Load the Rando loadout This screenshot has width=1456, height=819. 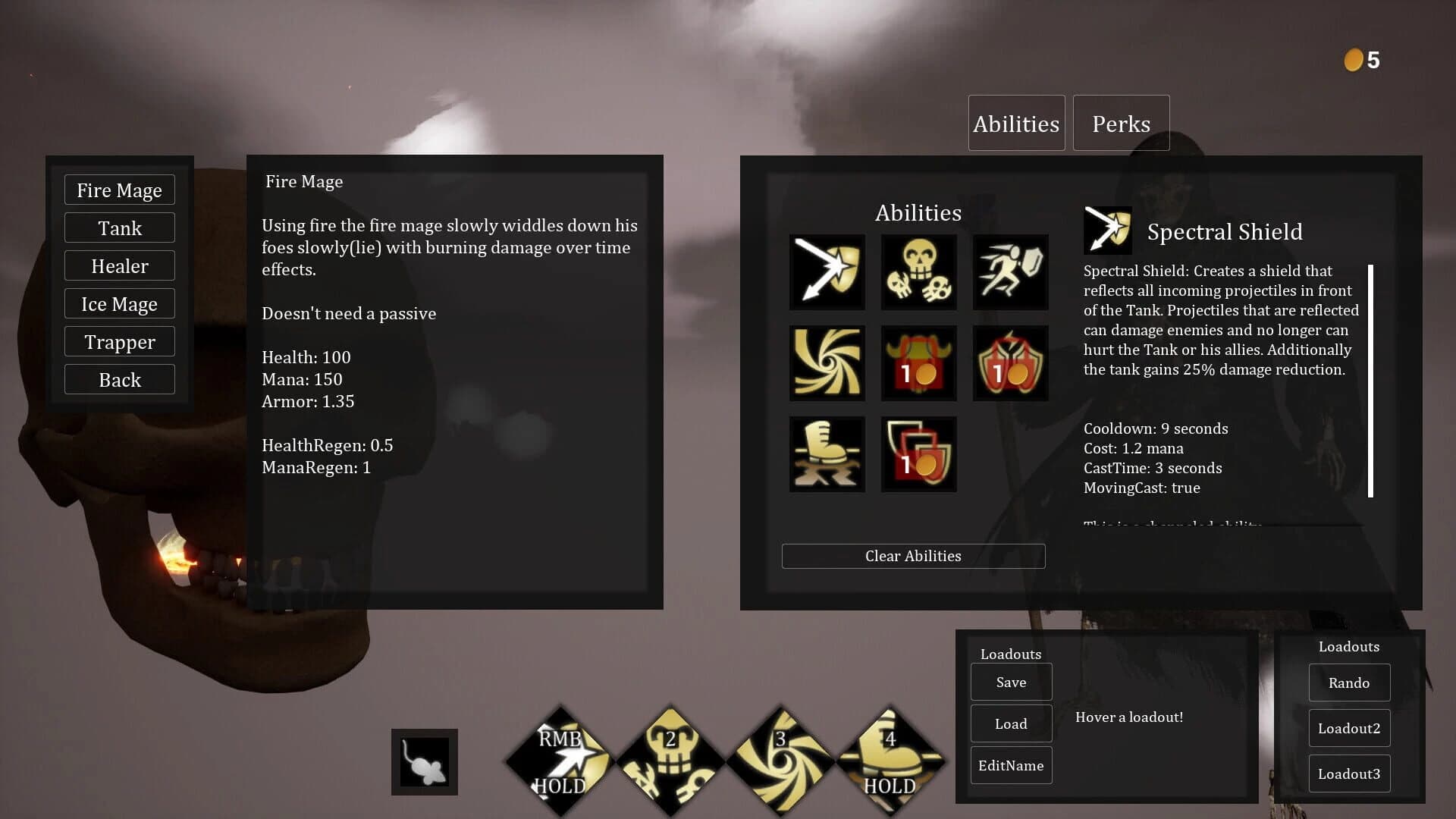(1349, 682)
